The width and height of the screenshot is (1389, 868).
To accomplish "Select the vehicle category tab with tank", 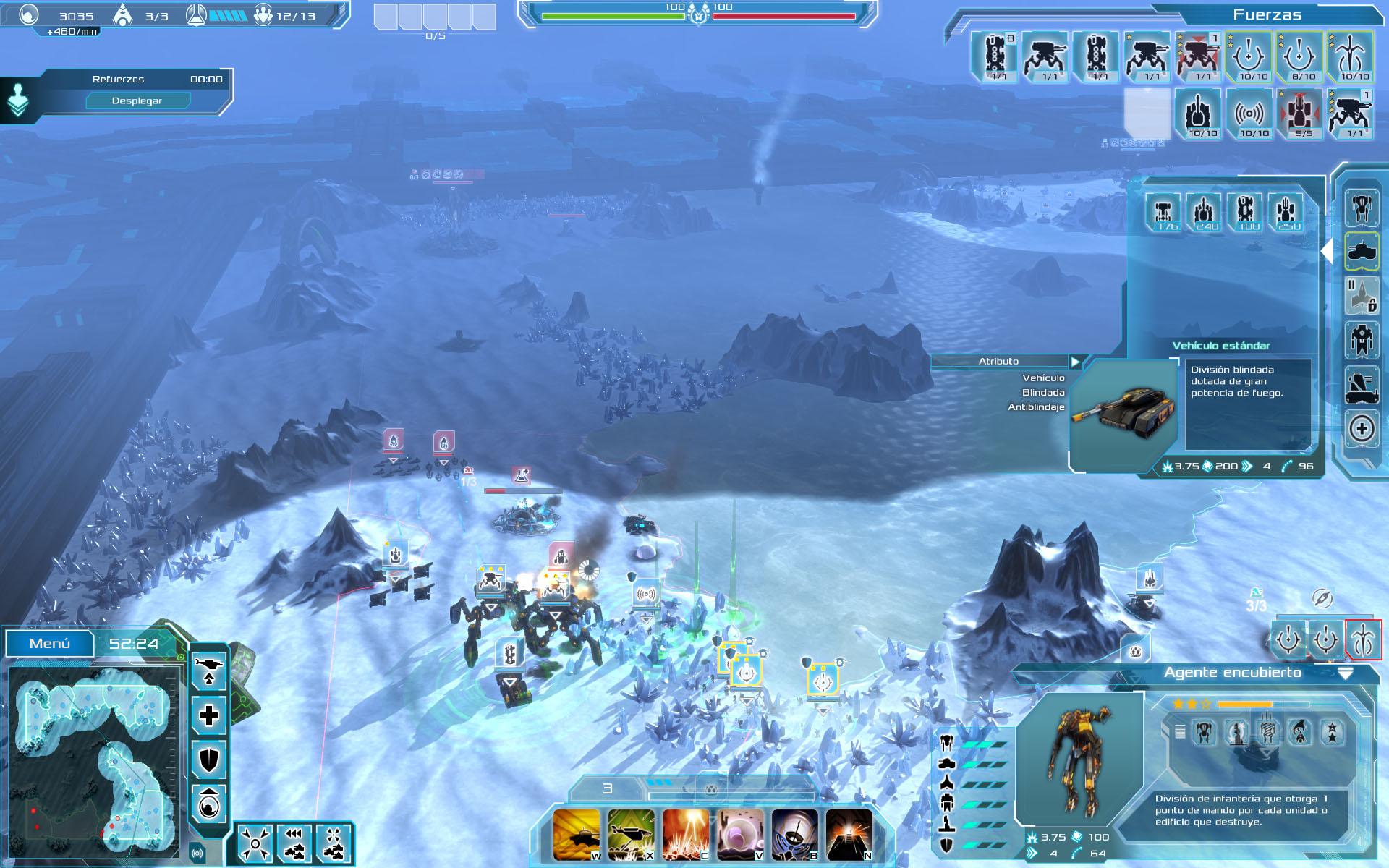I will click(1362, 252).
